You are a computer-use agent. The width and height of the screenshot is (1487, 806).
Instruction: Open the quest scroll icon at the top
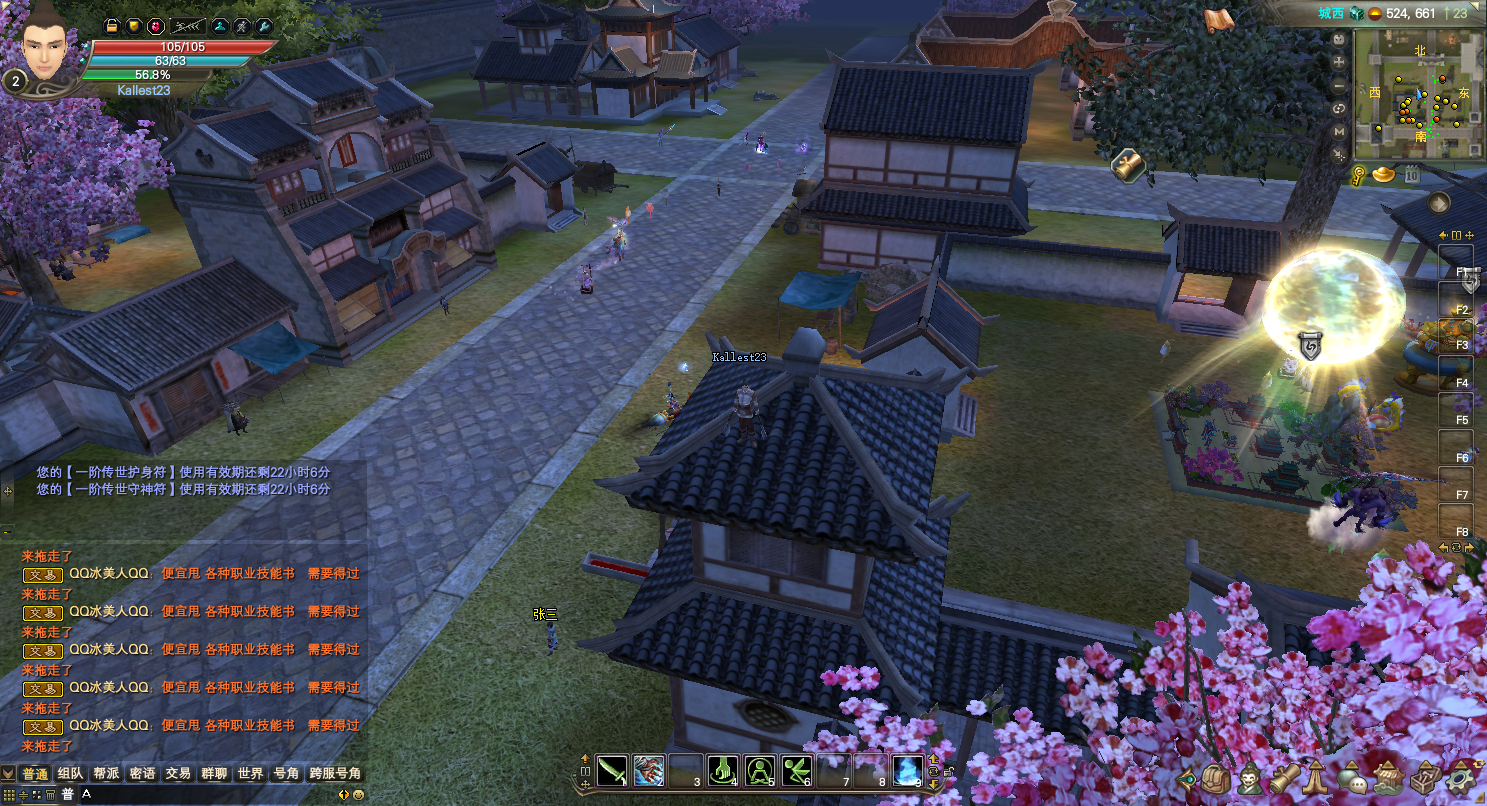1217,21
